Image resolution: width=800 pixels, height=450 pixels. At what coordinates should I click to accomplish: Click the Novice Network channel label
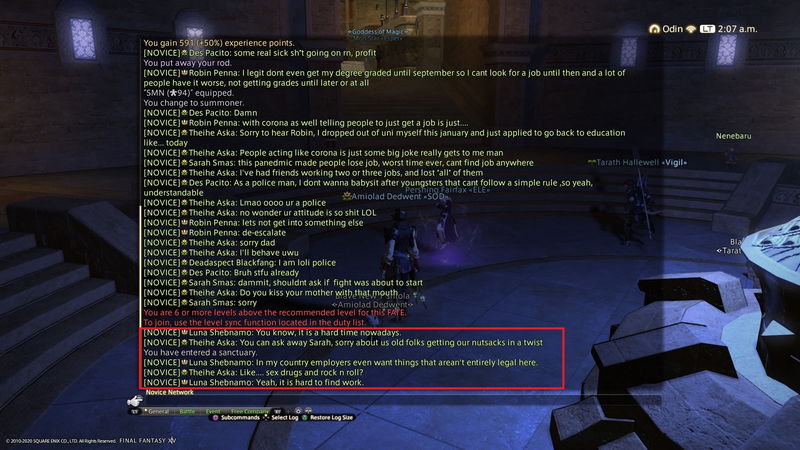[x=170, y=393]
